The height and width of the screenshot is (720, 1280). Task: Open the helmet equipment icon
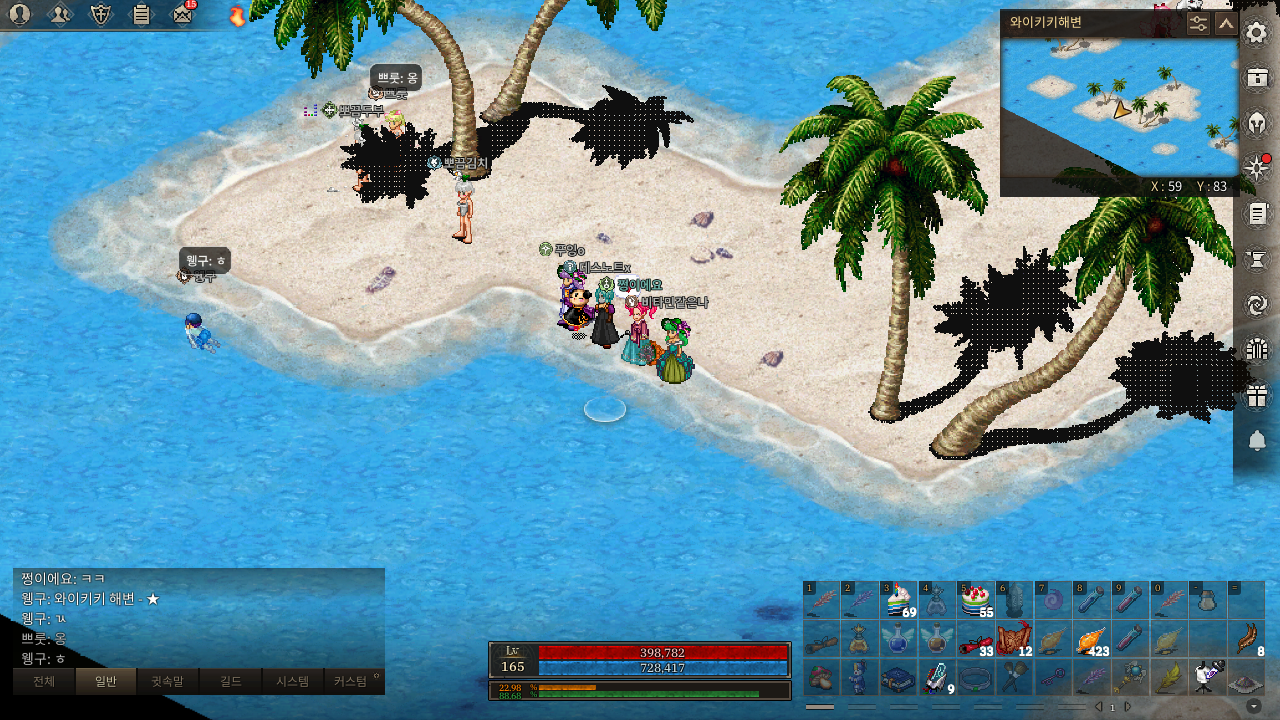pyautogui.click(x=1257, y=123)
